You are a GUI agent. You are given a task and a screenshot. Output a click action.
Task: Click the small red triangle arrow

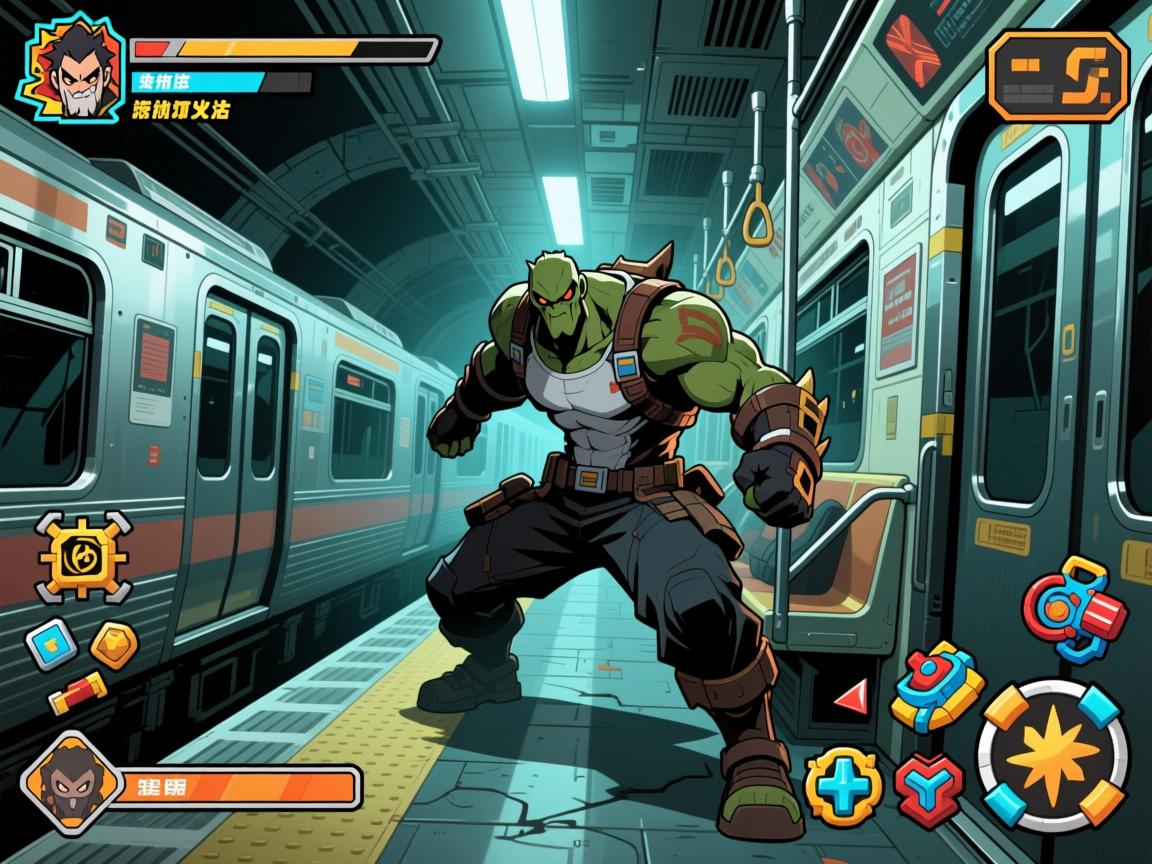850,696
